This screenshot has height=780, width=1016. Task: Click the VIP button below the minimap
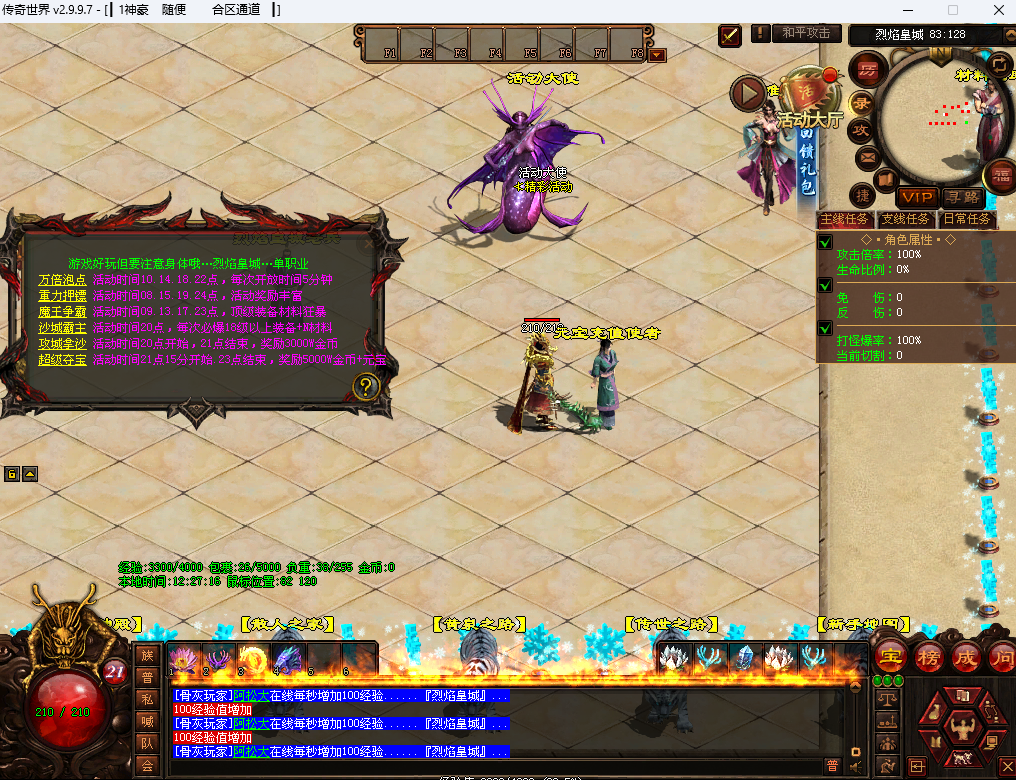pyautogui.click(x=916, y=197)
